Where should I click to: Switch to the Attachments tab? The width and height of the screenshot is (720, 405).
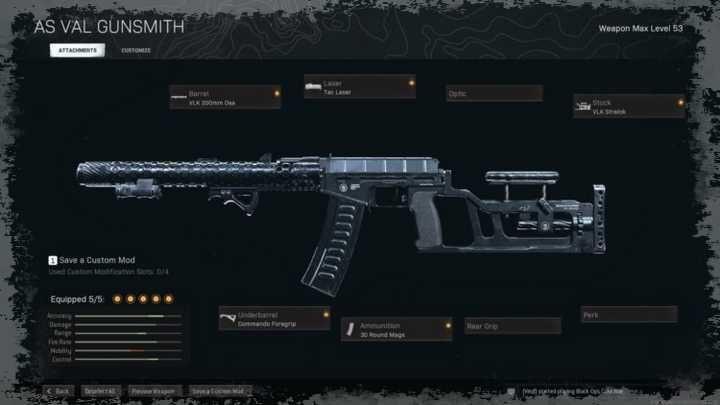click(x=76, y=50)
